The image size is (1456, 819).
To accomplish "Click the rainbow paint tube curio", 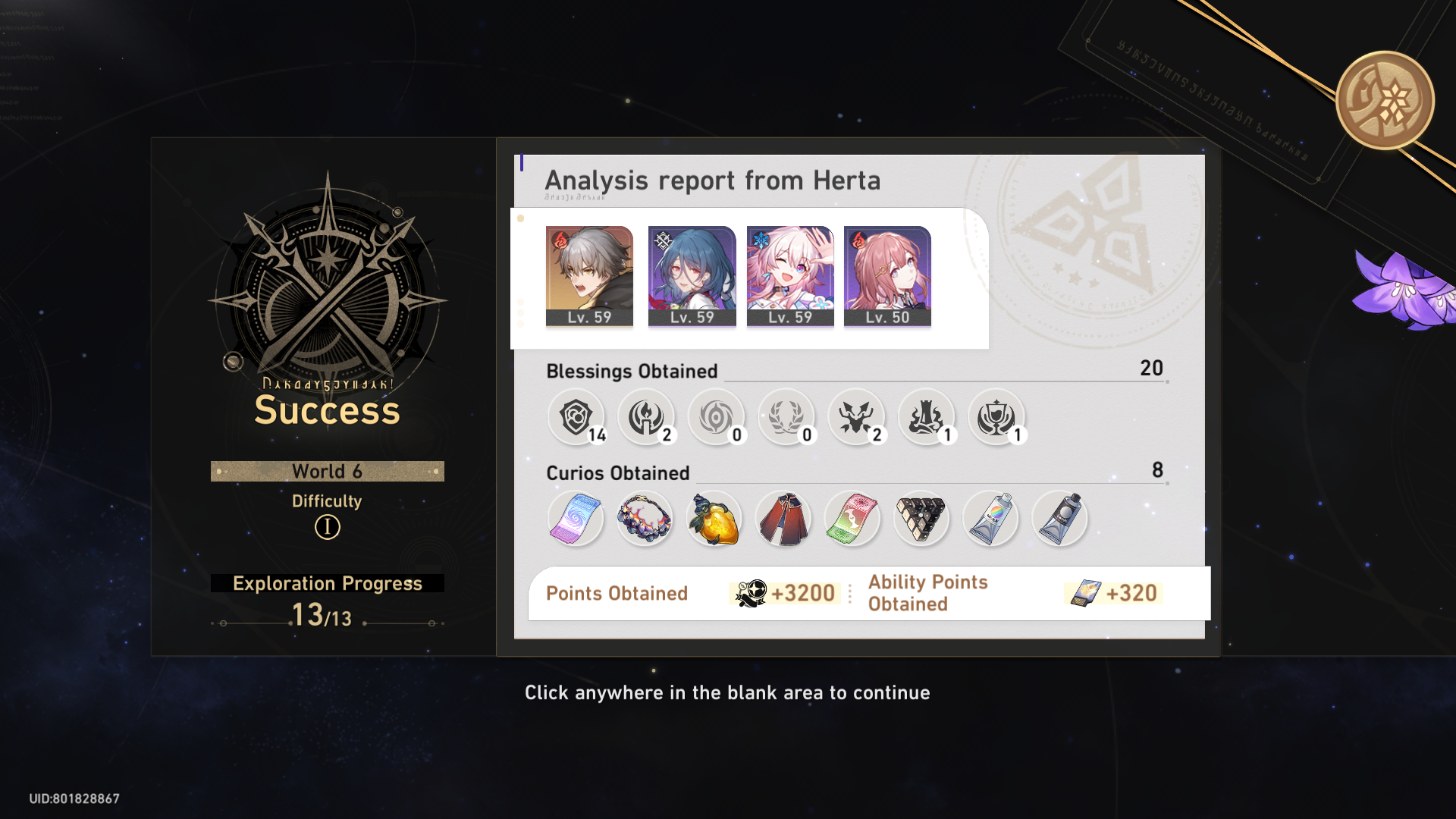I will pyautogui.click(x=990, y=519).
